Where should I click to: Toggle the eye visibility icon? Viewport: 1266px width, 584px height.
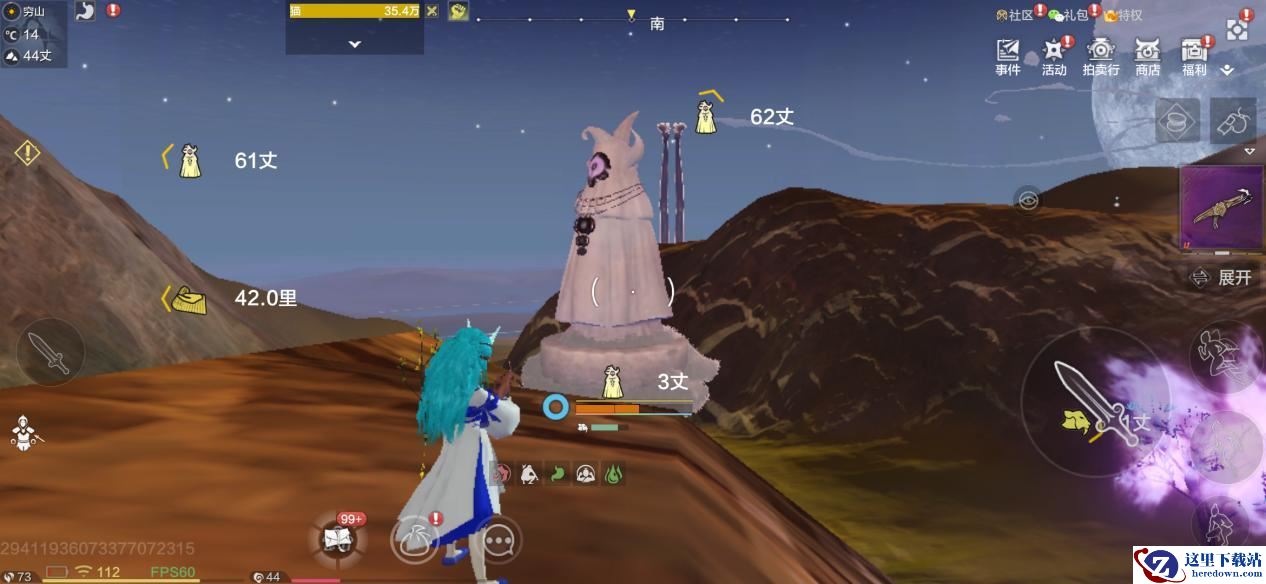1027,200
